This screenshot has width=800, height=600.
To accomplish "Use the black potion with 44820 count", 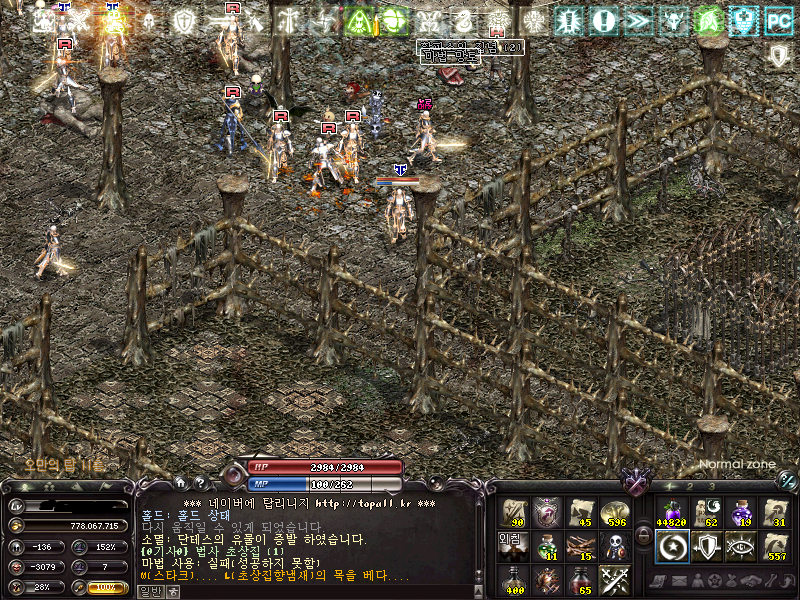I will [671, 512].
